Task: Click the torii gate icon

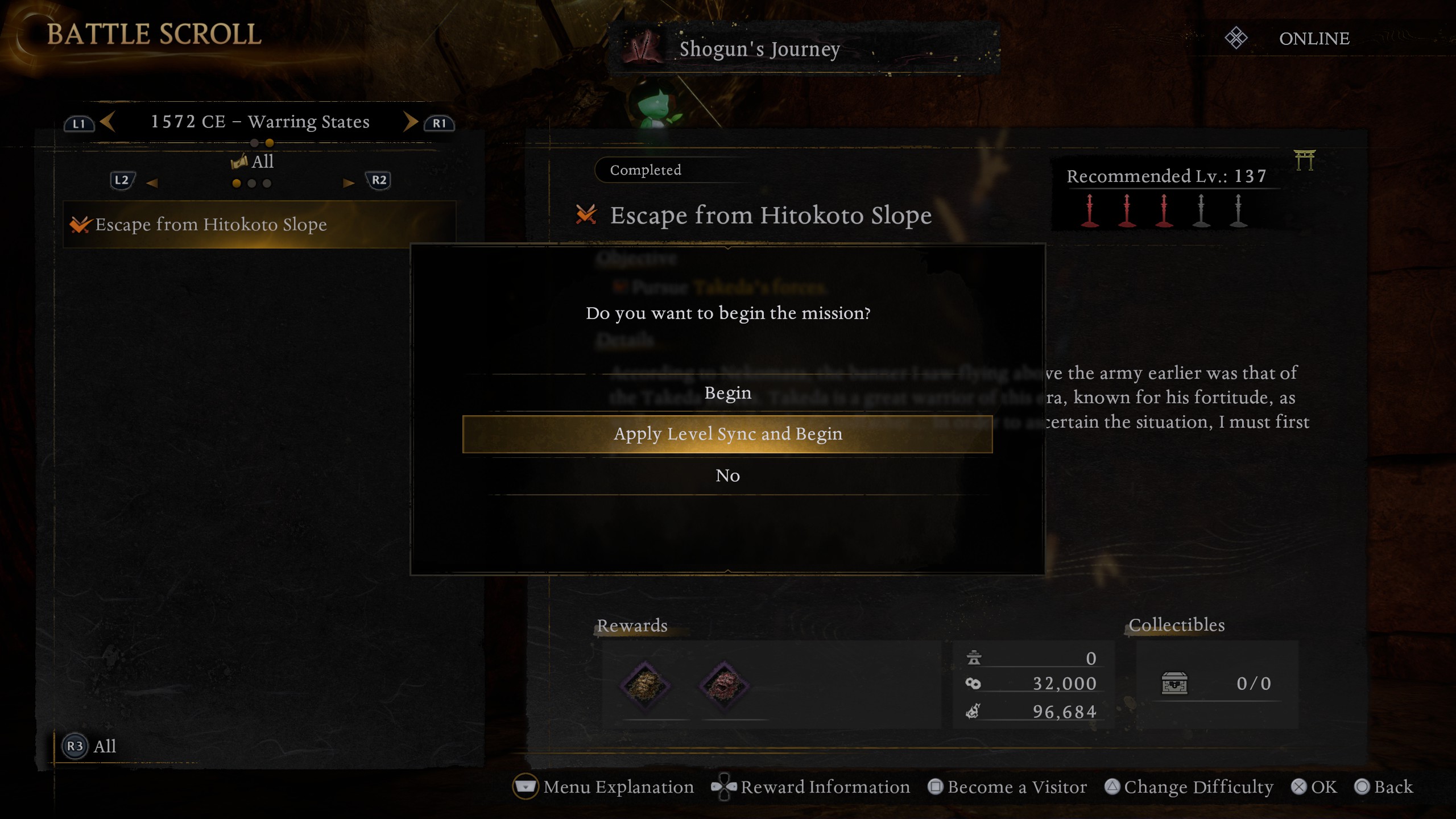Action: point(1305,160)
